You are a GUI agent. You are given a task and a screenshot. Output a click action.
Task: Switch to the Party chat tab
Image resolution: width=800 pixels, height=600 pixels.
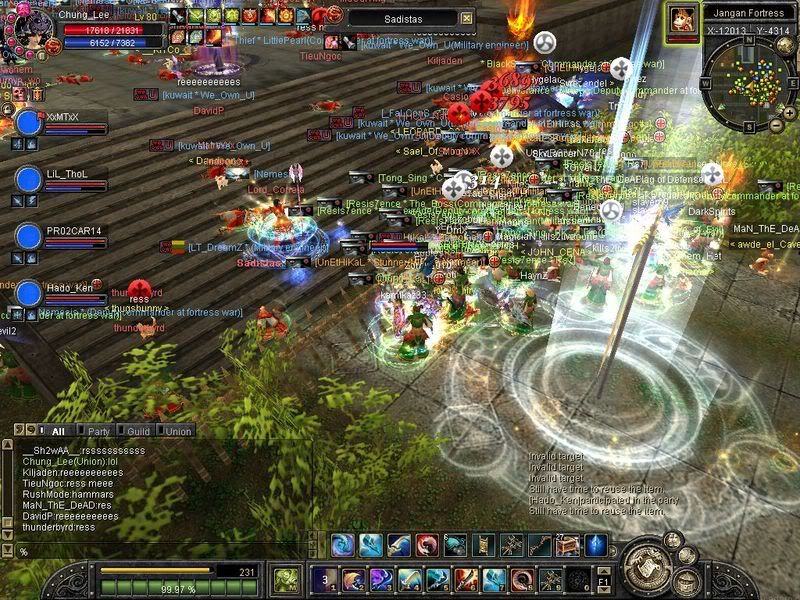(x=98, y=431)
